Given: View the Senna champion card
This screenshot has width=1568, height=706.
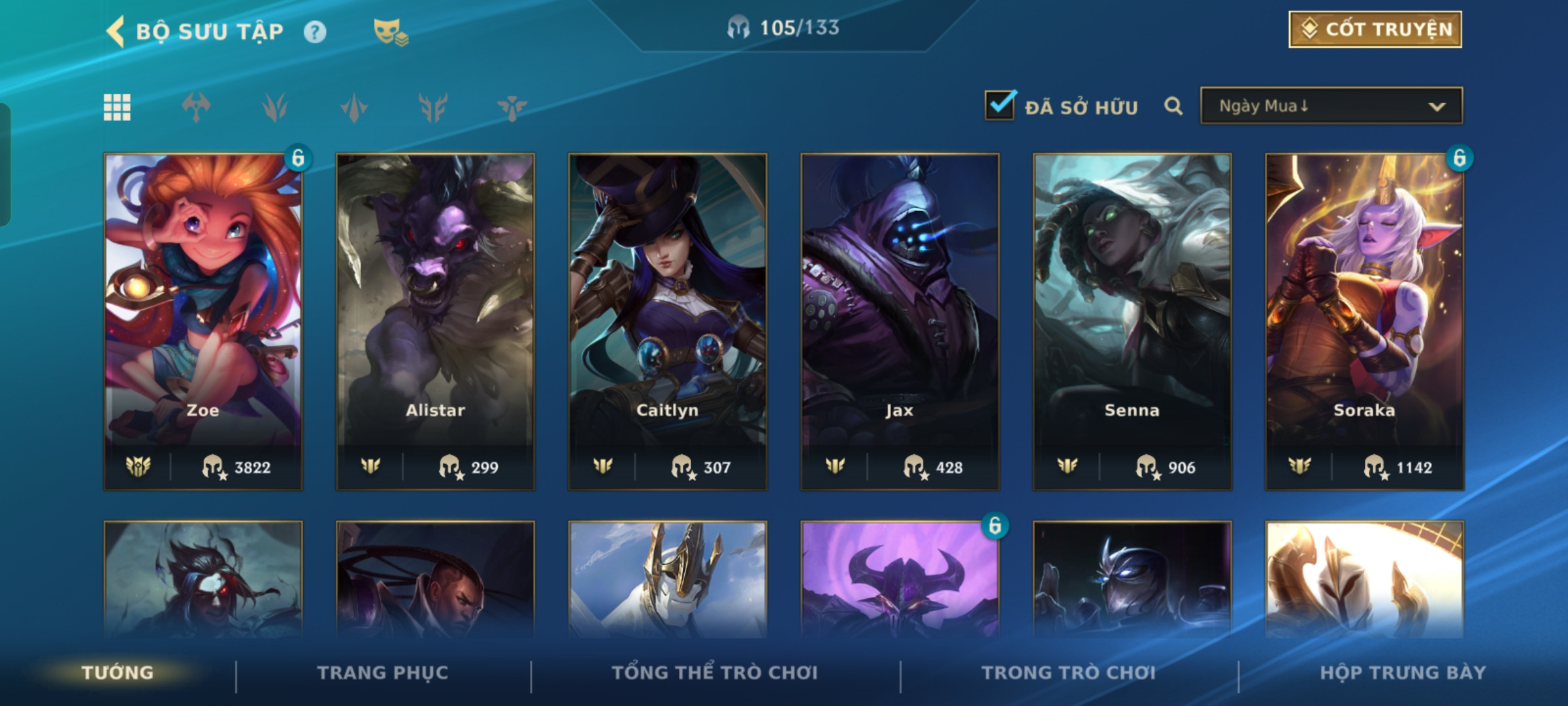Looking at the screenshot, I should tap(1132, 320).
